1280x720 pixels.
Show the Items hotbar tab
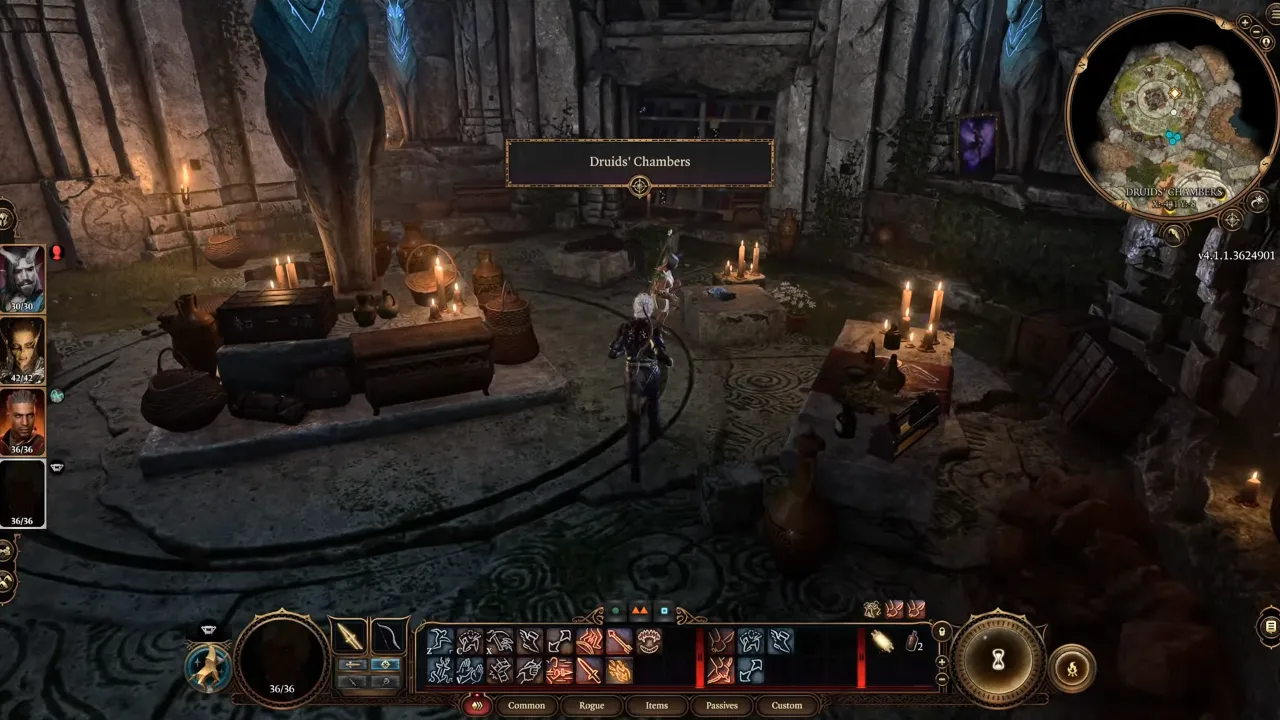pyautogui.click(x=657, y=705)
